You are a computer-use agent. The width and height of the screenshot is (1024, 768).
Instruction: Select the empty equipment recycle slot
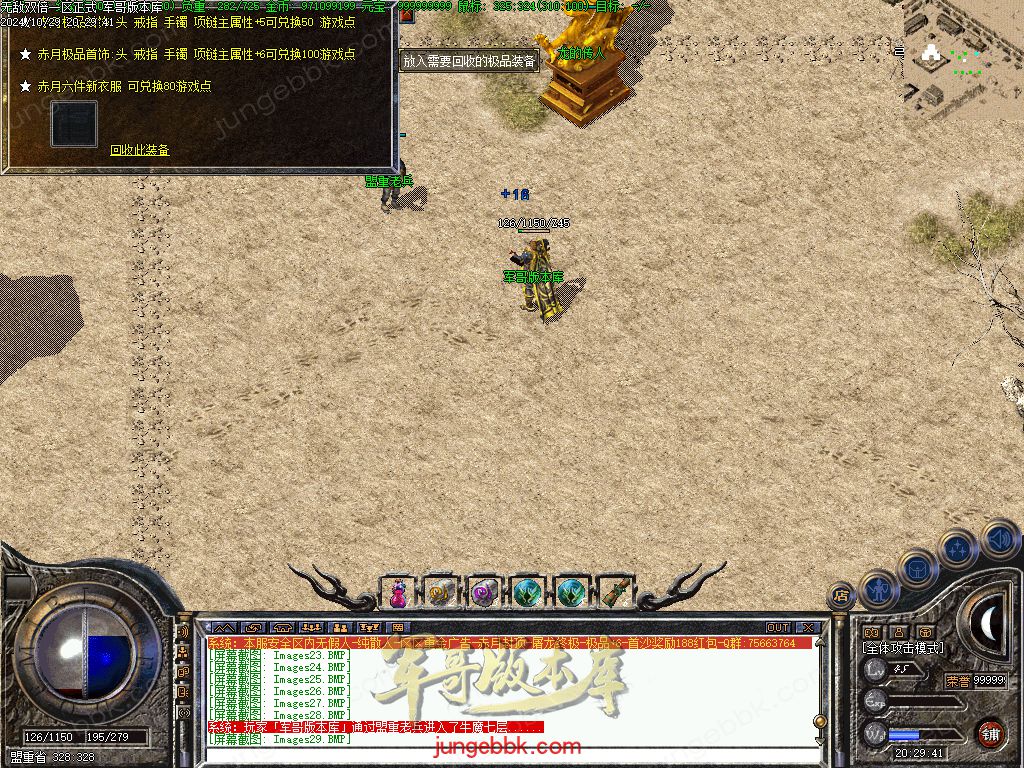(74, 124)
